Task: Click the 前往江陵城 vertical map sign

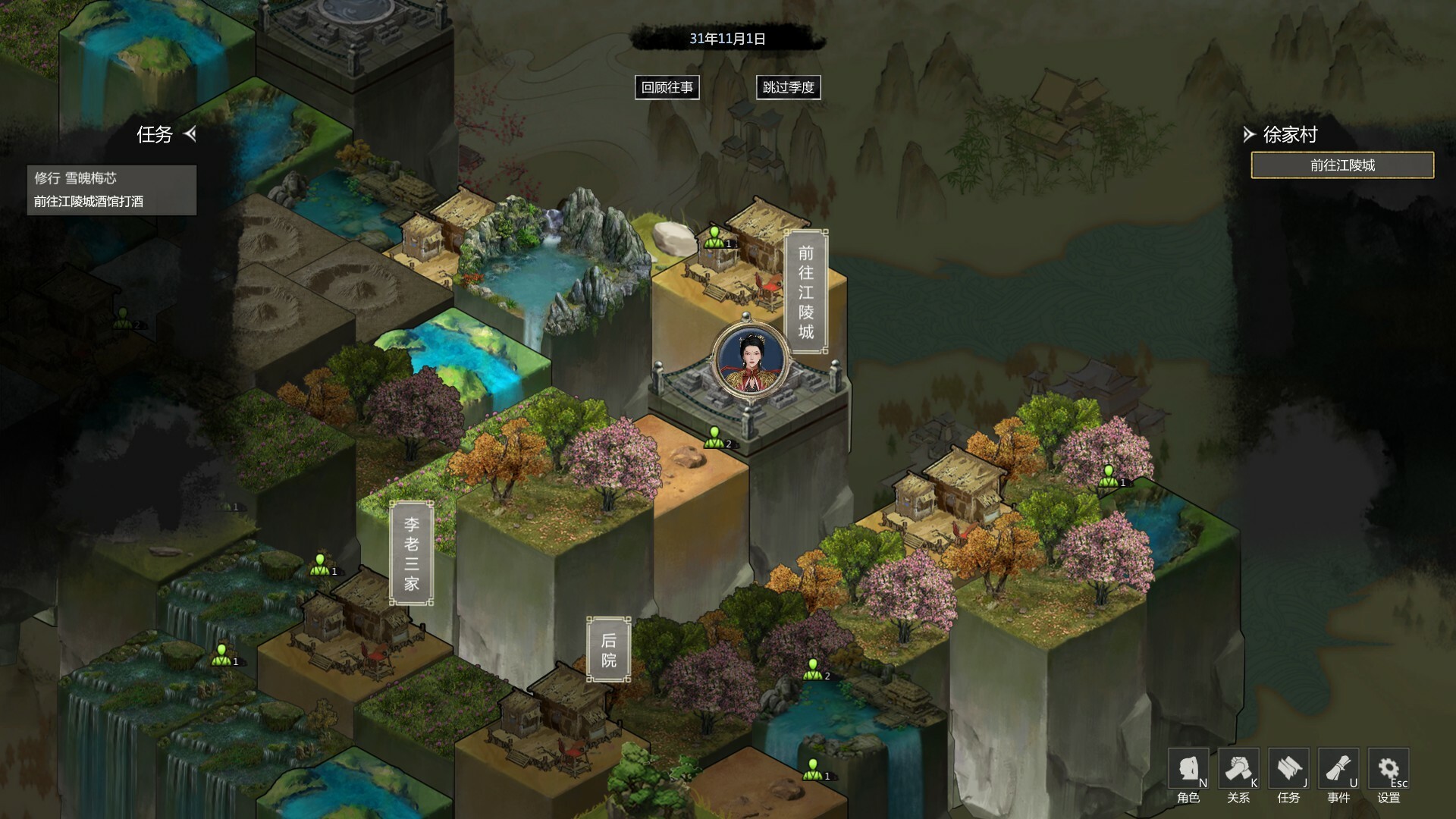Action: [x=805, y=292]
